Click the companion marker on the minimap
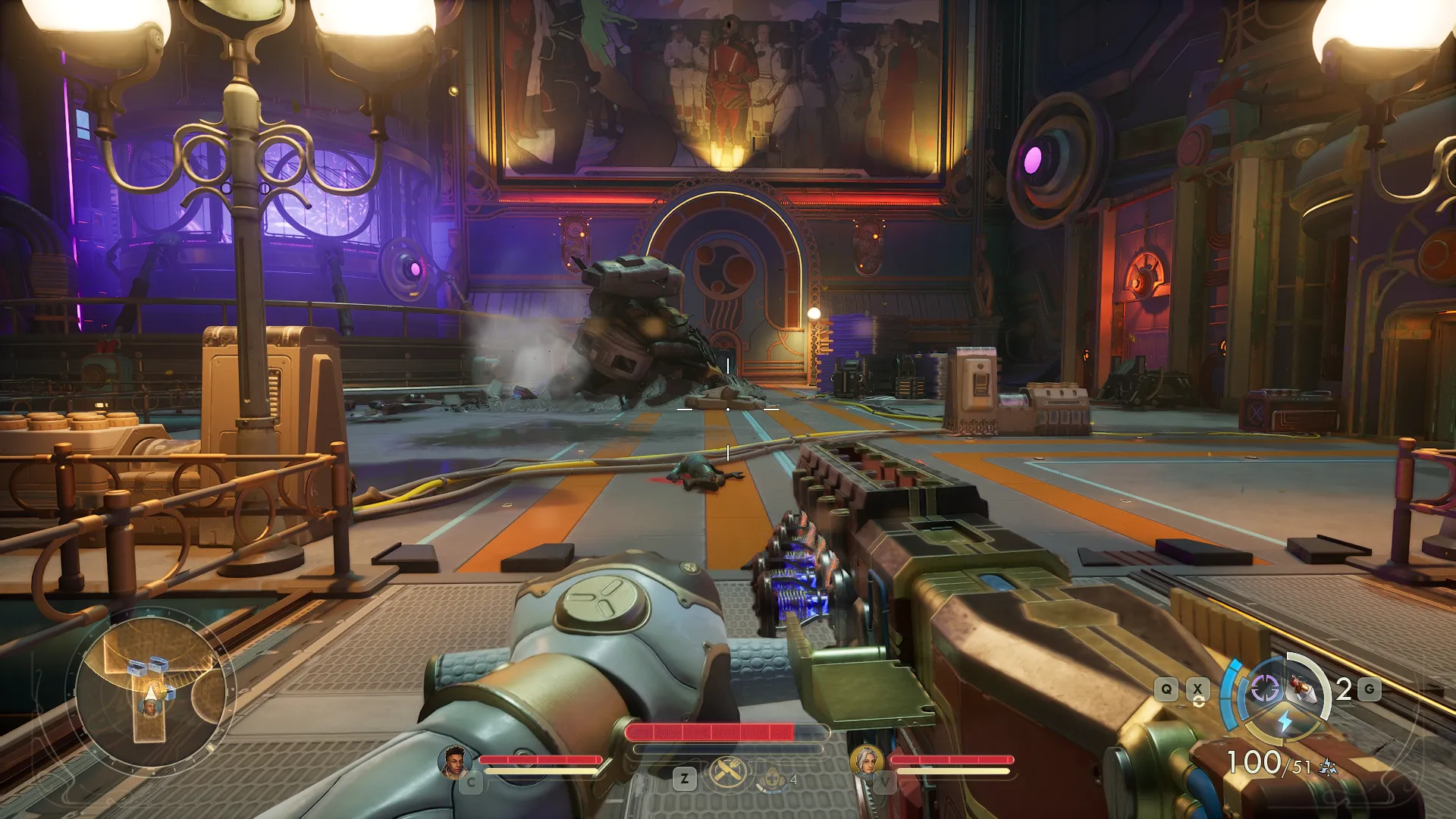The height and width of the screenshot is (819, 1456). pos(149,708)
